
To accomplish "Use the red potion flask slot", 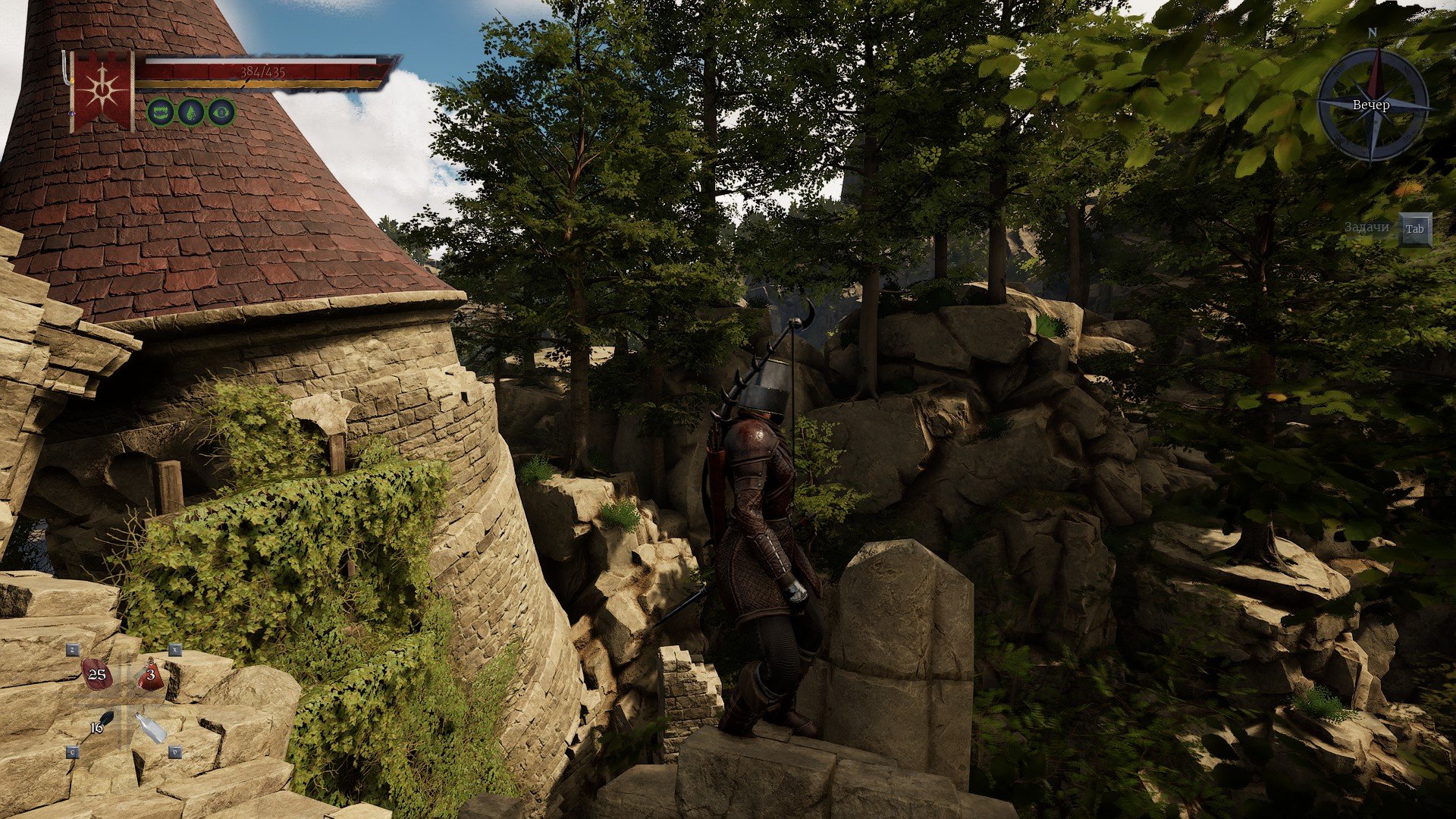I will [x=150, y=674].
